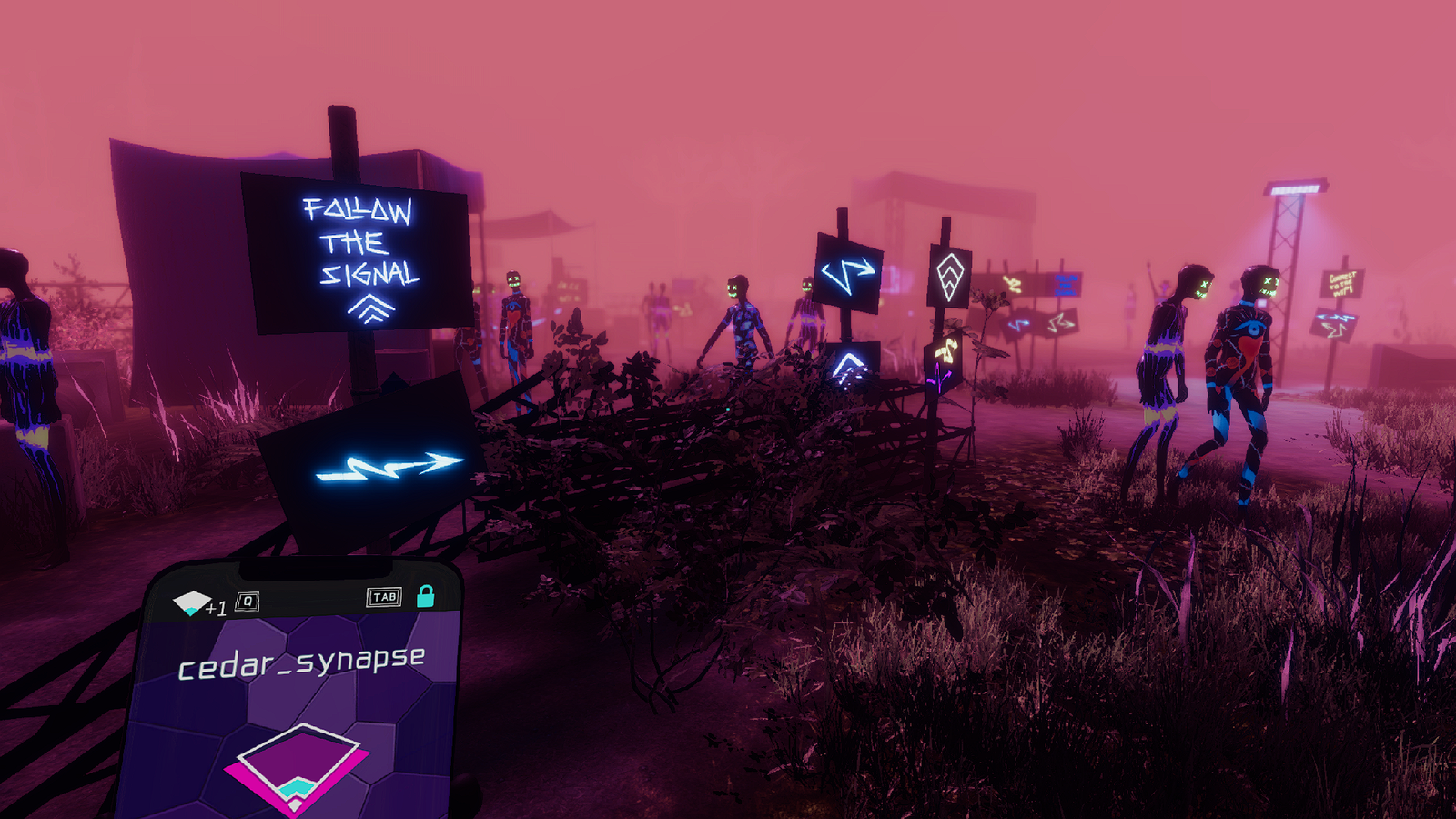Open the large magenta diamond emblem
Viewport: 1456px width, 819px height.
[298, 764]
